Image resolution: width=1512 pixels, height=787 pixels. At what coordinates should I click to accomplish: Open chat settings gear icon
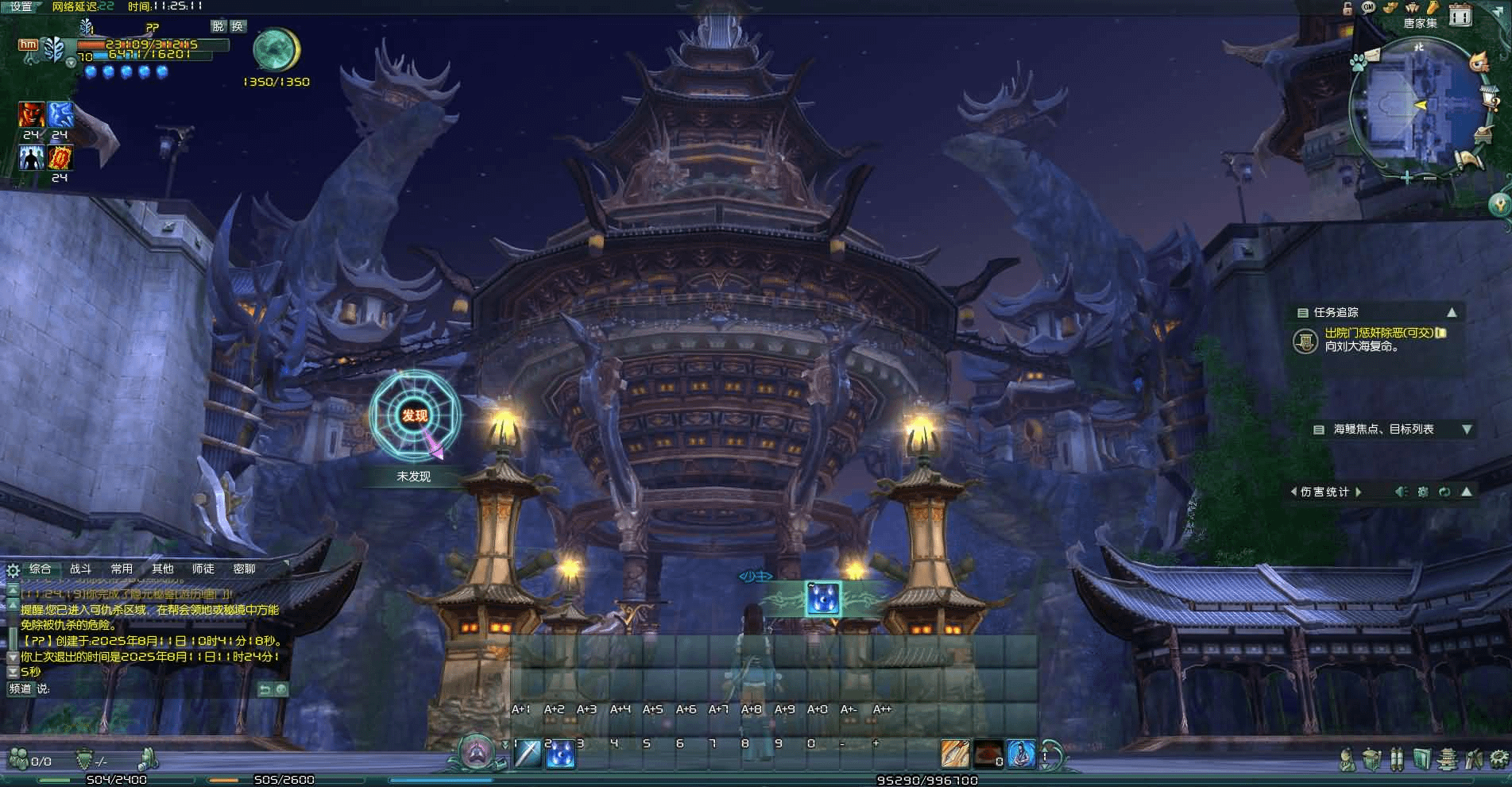tap(13, 570)
